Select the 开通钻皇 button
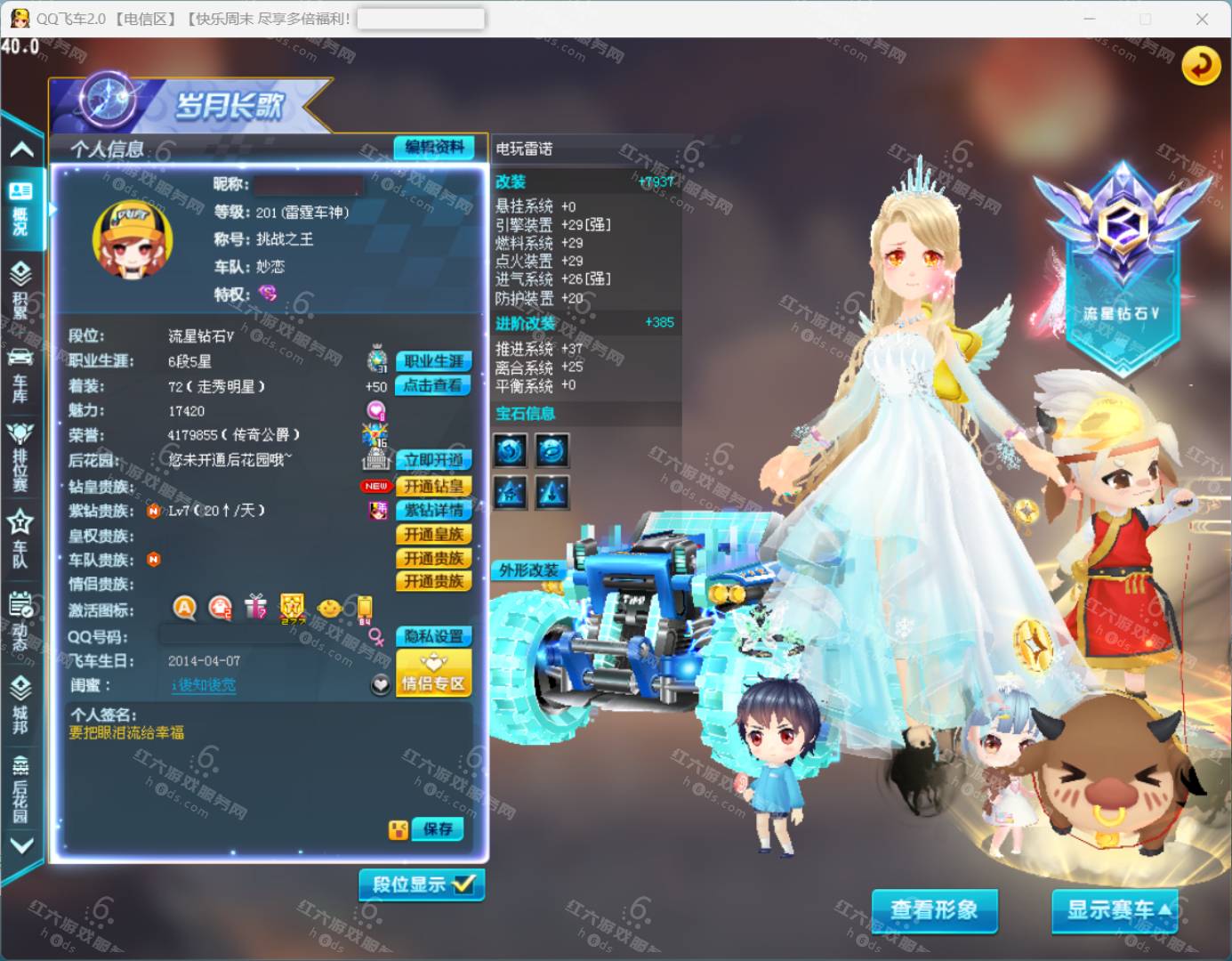The height and width of the screenshot is (961, 1232). 433,486
